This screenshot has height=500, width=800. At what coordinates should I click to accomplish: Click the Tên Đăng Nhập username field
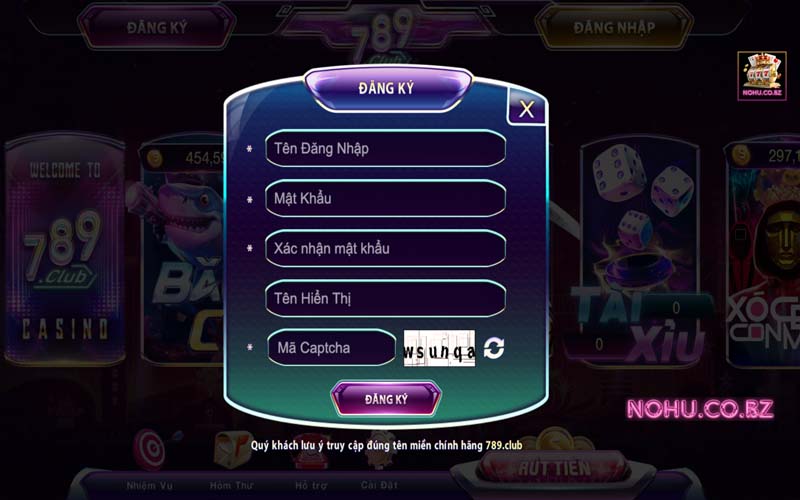point(385,148)
